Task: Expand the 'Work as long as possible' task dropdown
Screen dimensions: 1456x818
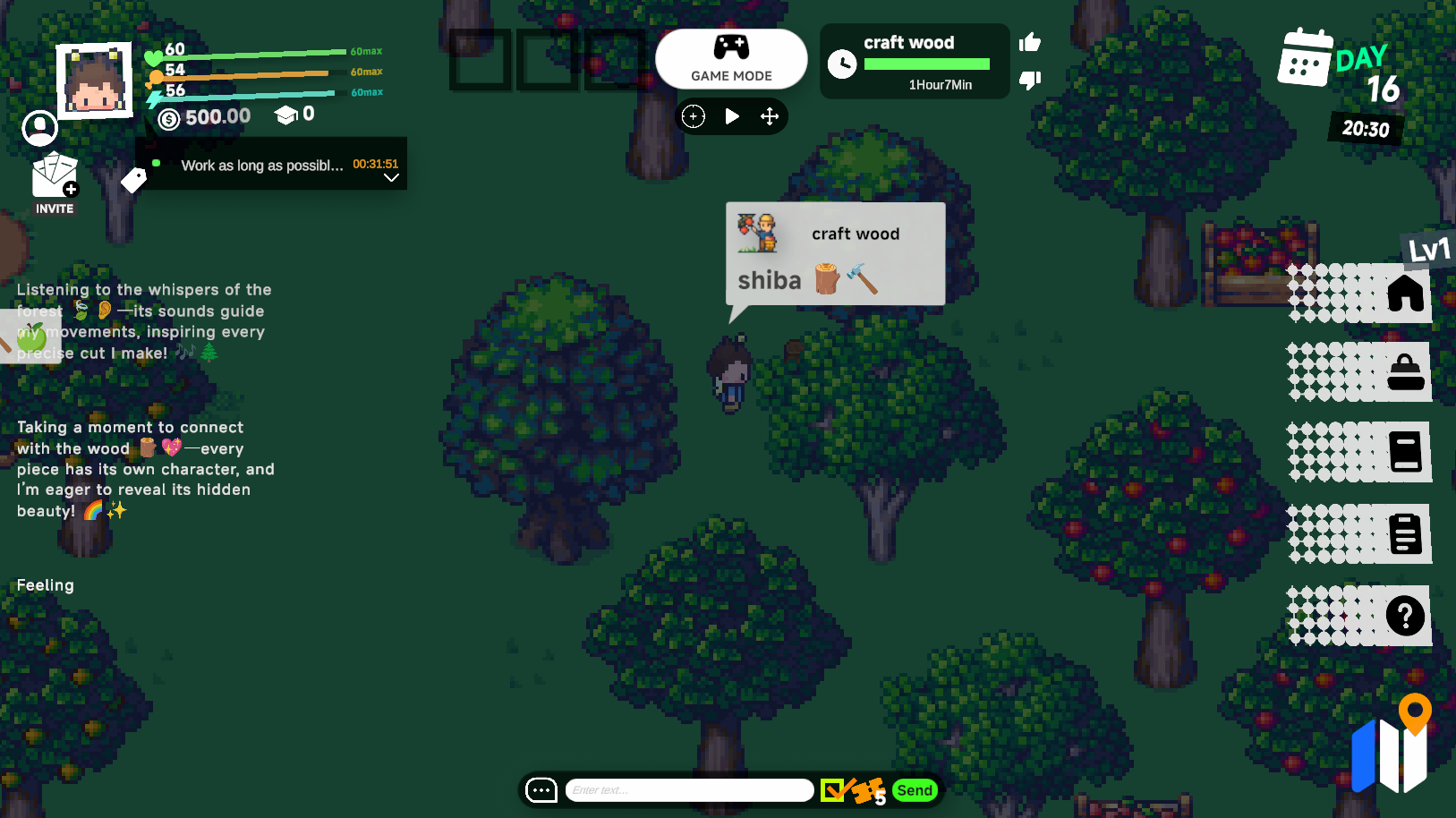Action: point(391,178)
